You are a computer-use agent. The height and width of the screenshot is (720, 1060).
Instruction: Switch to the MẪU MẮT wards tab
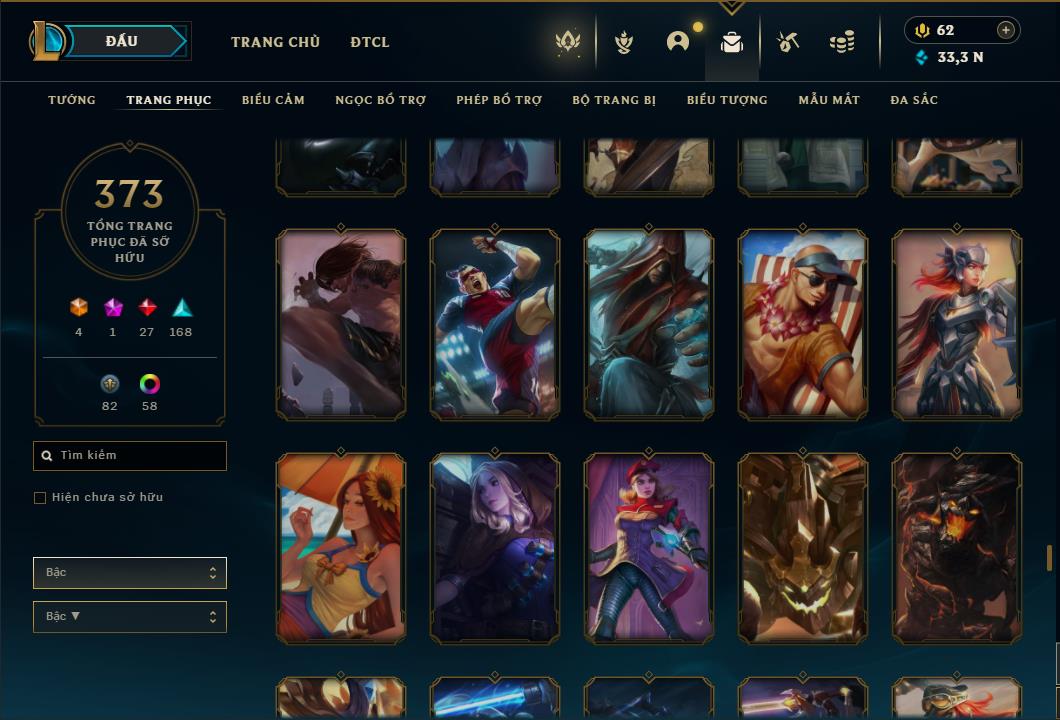coord(829,100)
